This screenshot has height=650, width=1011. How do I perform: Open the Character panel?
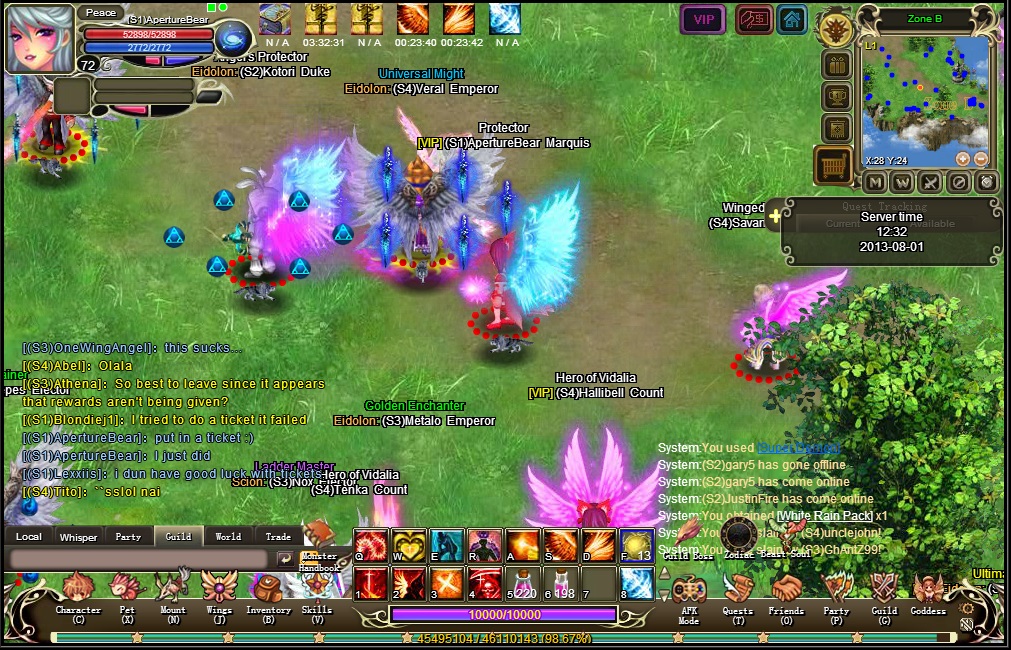78,593
